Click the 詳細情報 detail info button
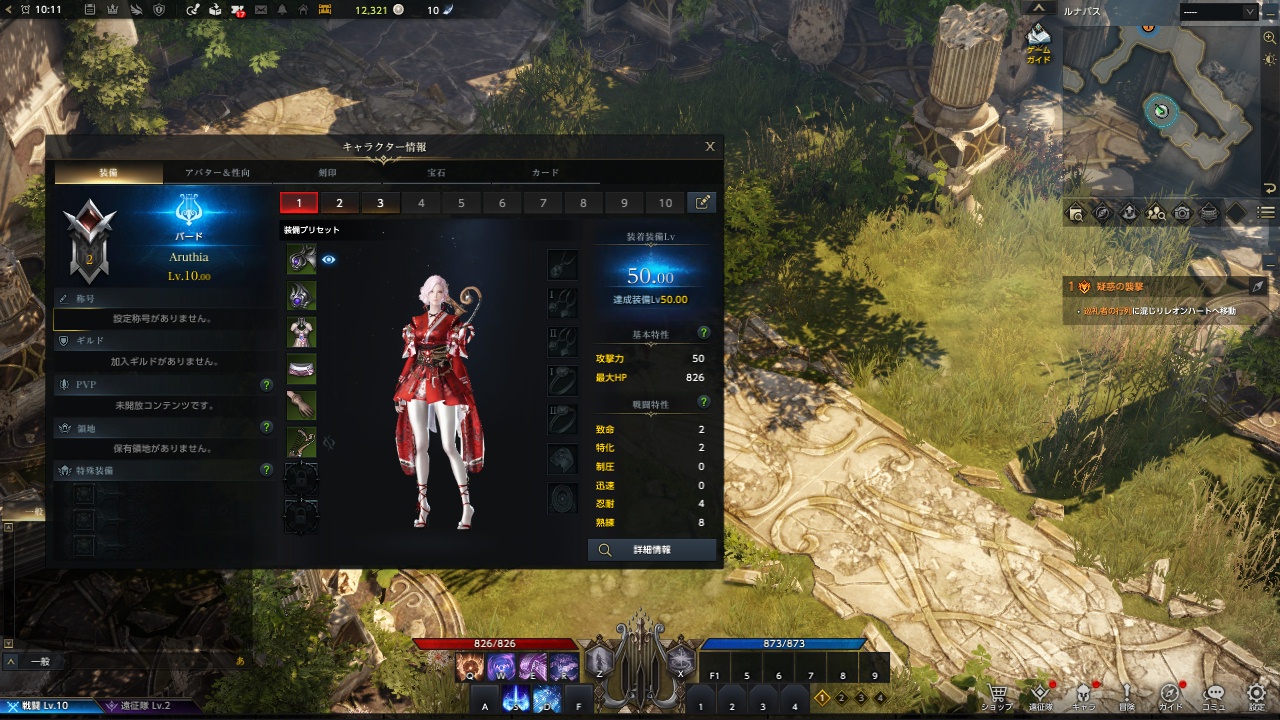This screenshot has width=1280, height=720. [653, 550]
